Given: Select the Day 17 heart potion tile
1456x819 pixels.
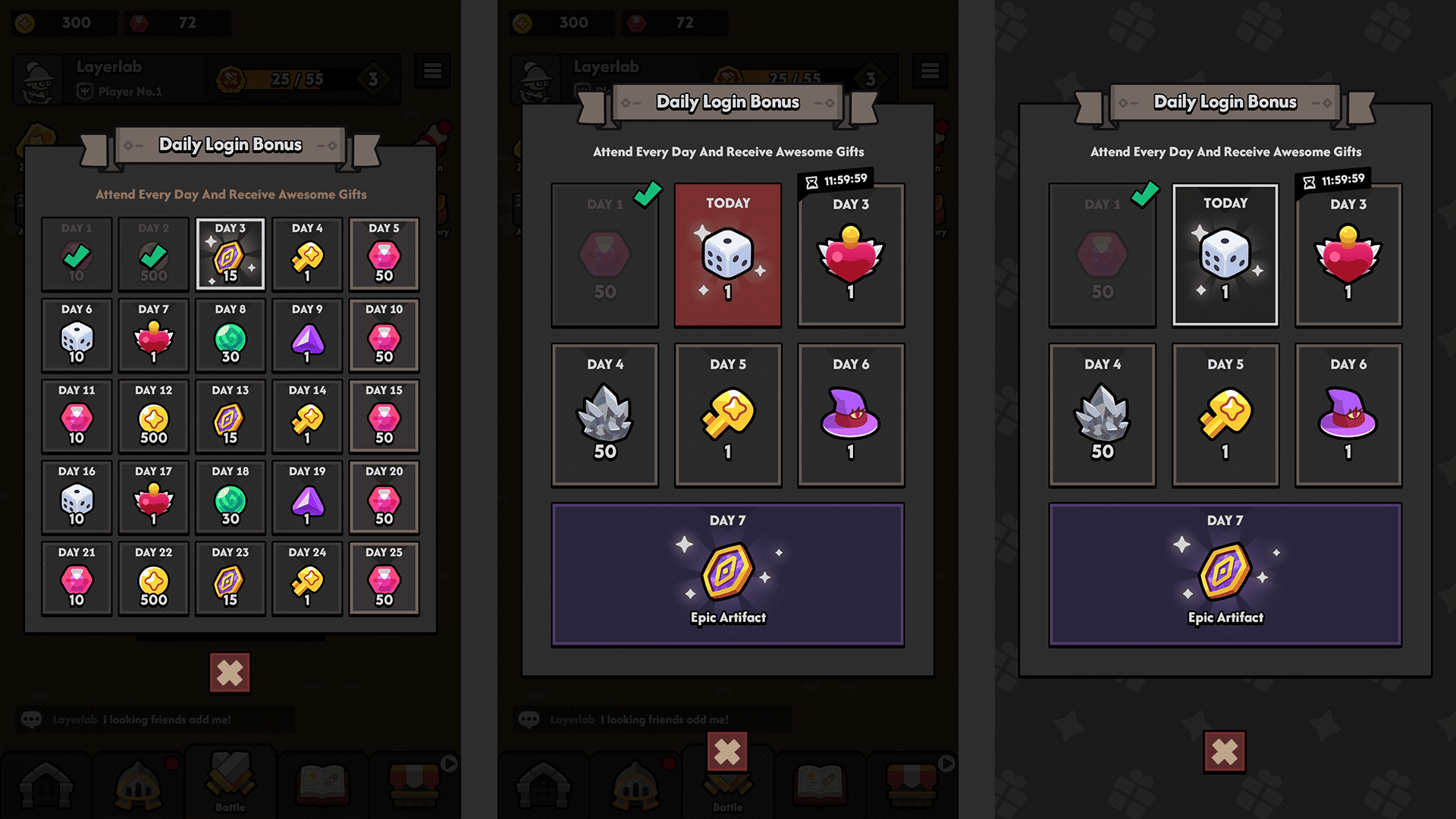Looking at the screenshot, I should click(153, 497).
